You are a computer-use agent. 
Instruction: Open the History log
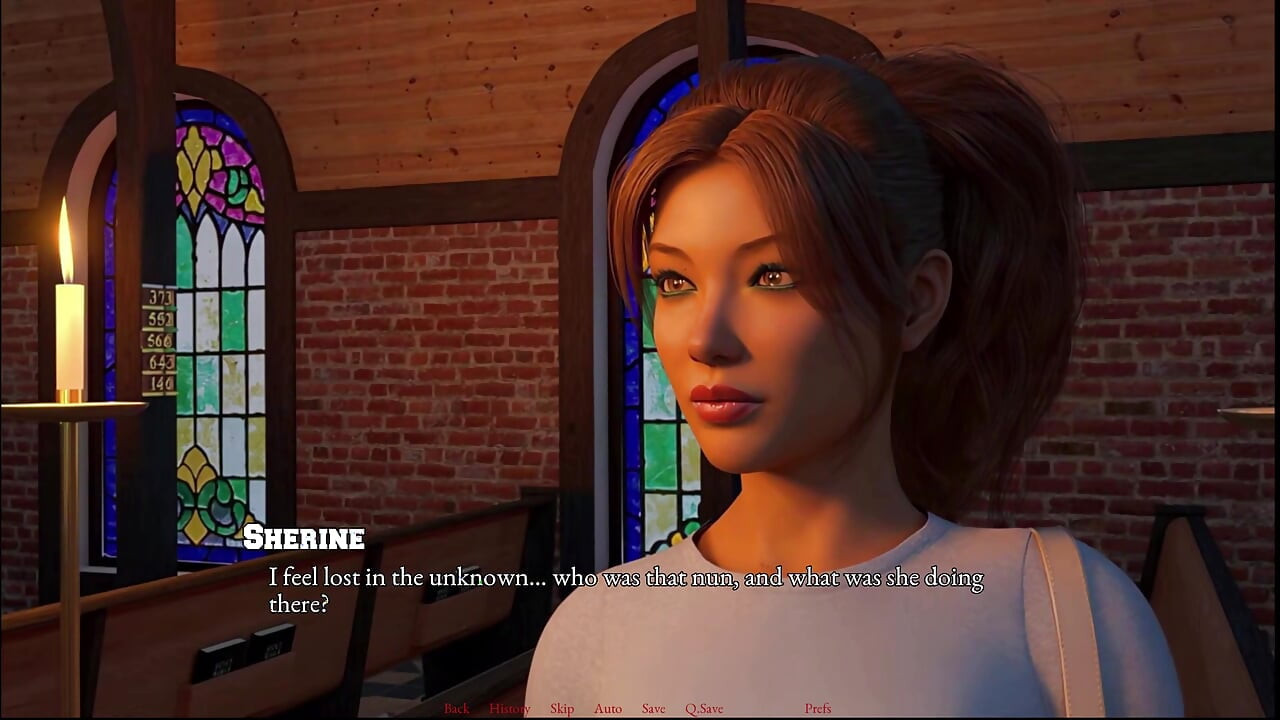[x=510, y=708]
